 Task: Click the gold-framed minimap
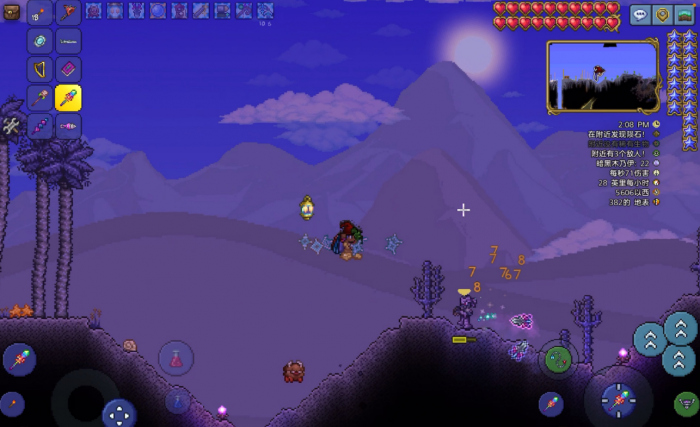tap(602, 76)
